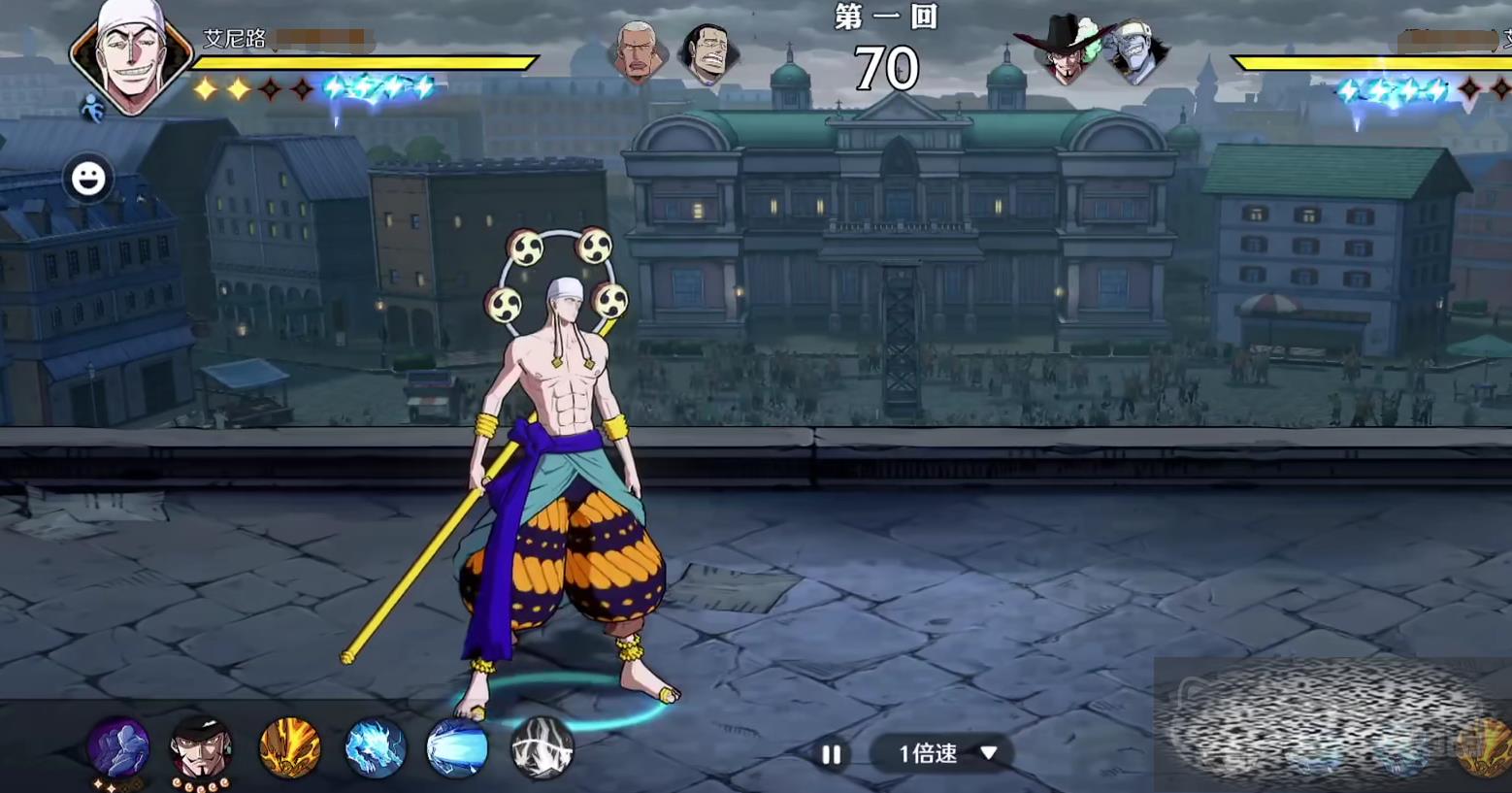Trigger the white lightning strike skill
This screenshot has width=1512, height=793.
click(542, 748)
